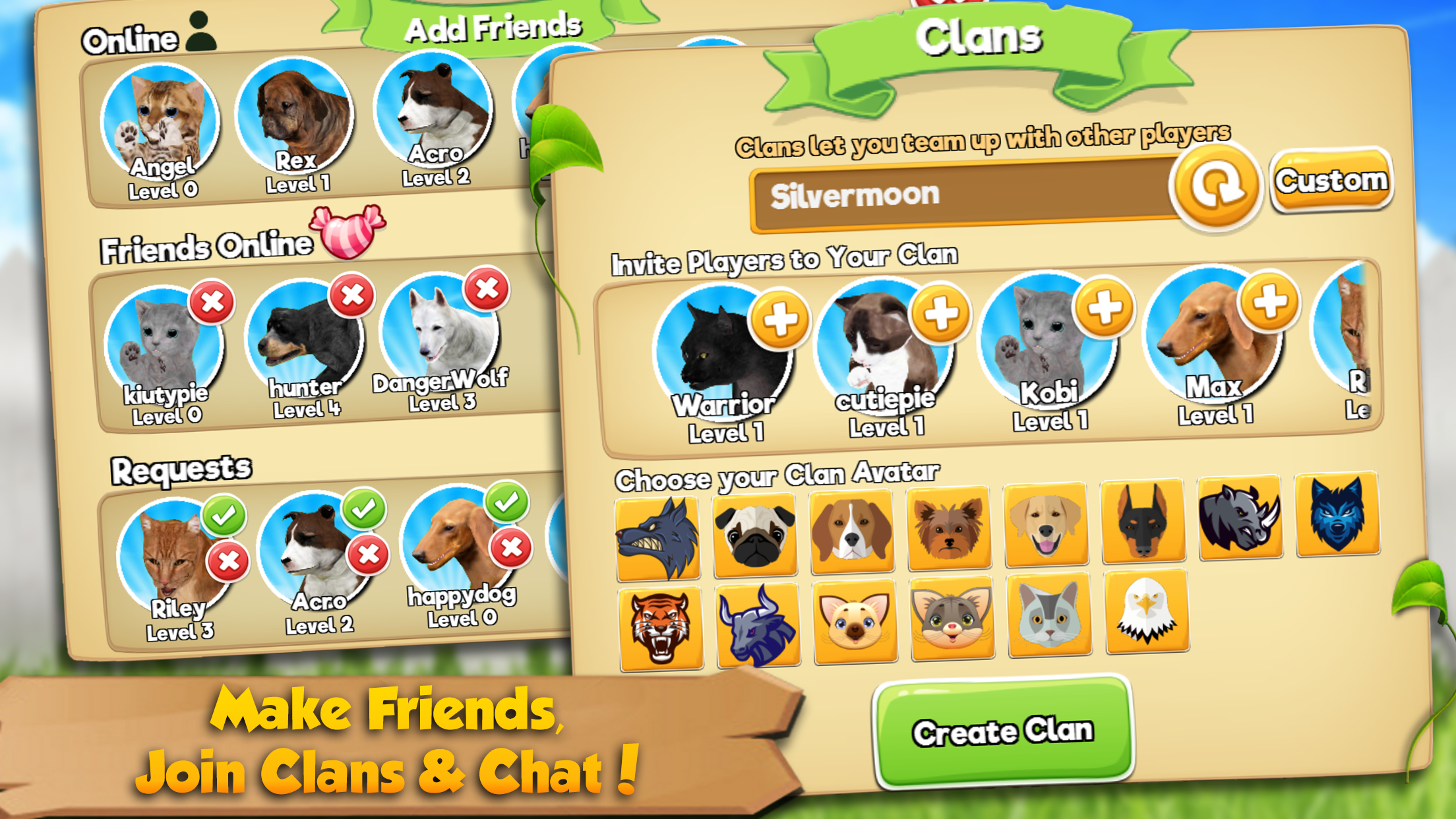The height and width of the screenshot is (819, 1456).
Task: Pick the golden retriever clan avatar
Action: 1045,524
